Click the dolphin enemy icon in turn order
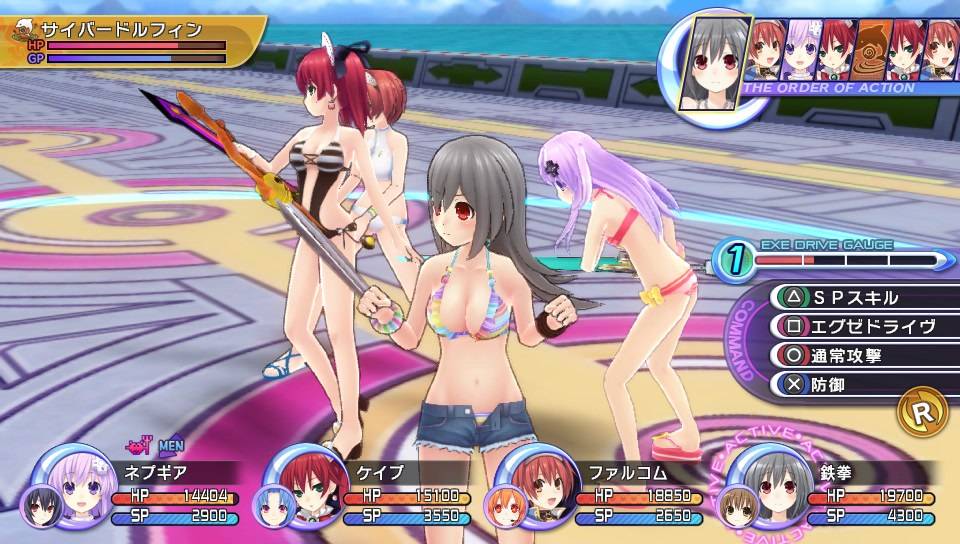Image resolution: width=960 pixels, height=544 pixels. [874, 50]
